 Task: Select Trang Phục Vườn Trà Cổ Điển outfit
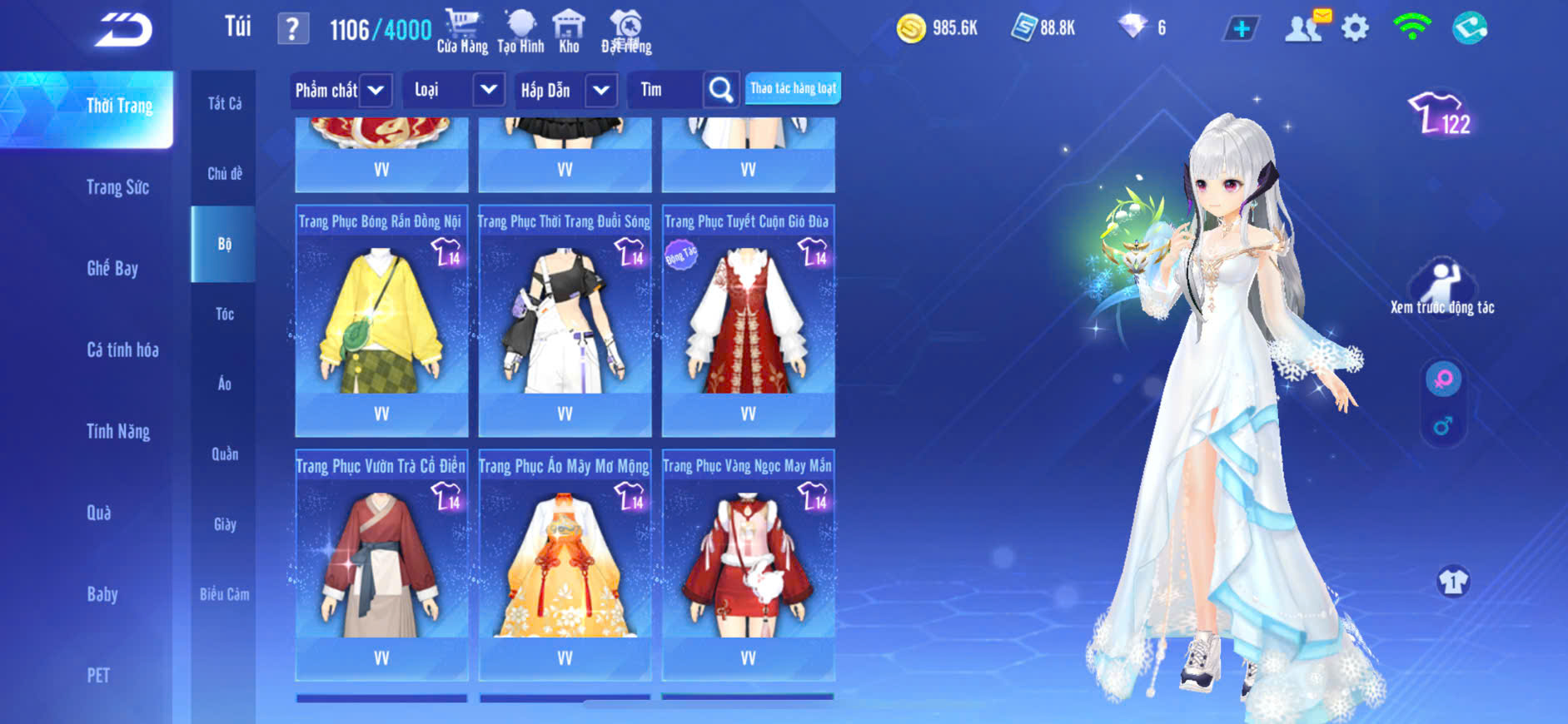(381, 565)
